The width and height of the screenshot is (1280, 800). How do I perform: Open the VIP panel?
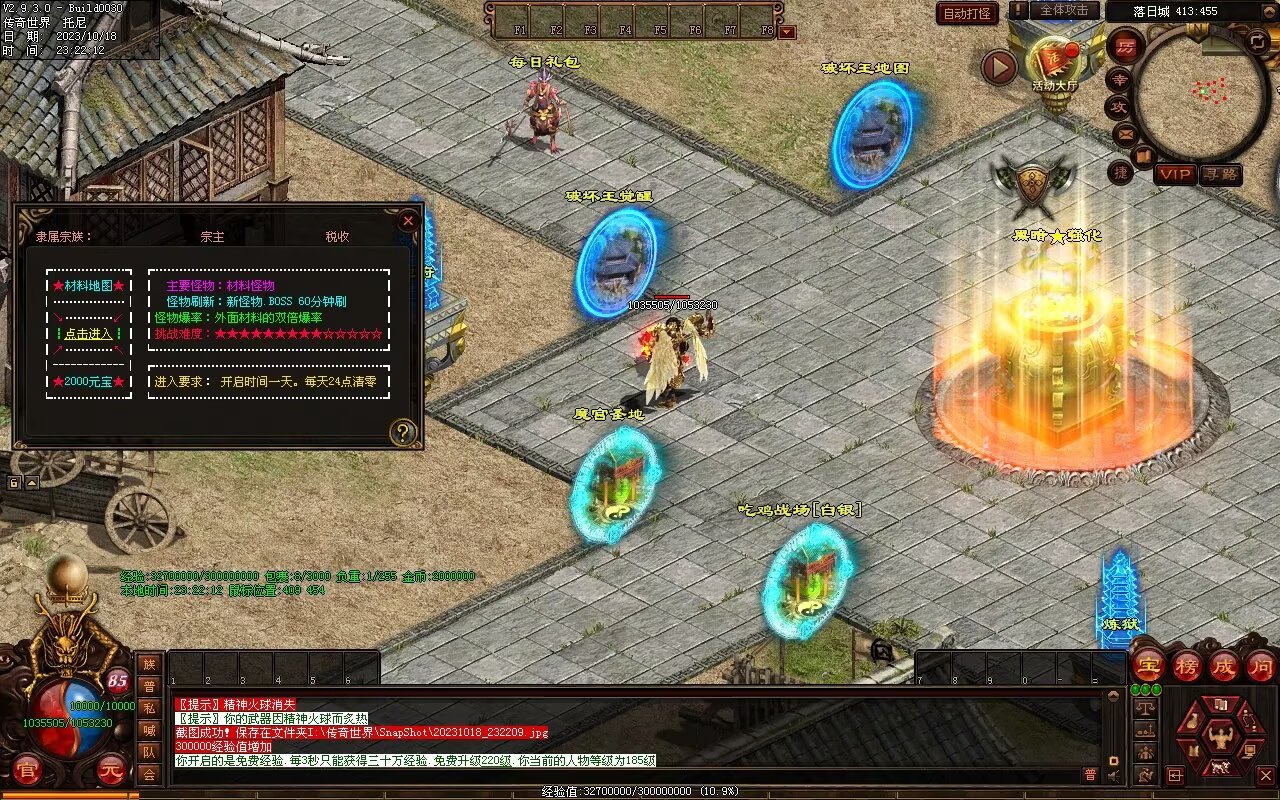coord(1176,174)
